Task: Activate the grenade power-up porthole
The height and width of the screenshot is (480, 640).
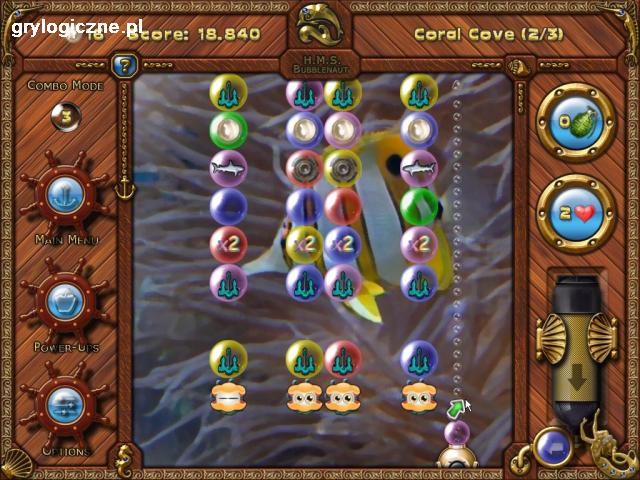Action: 575,122
